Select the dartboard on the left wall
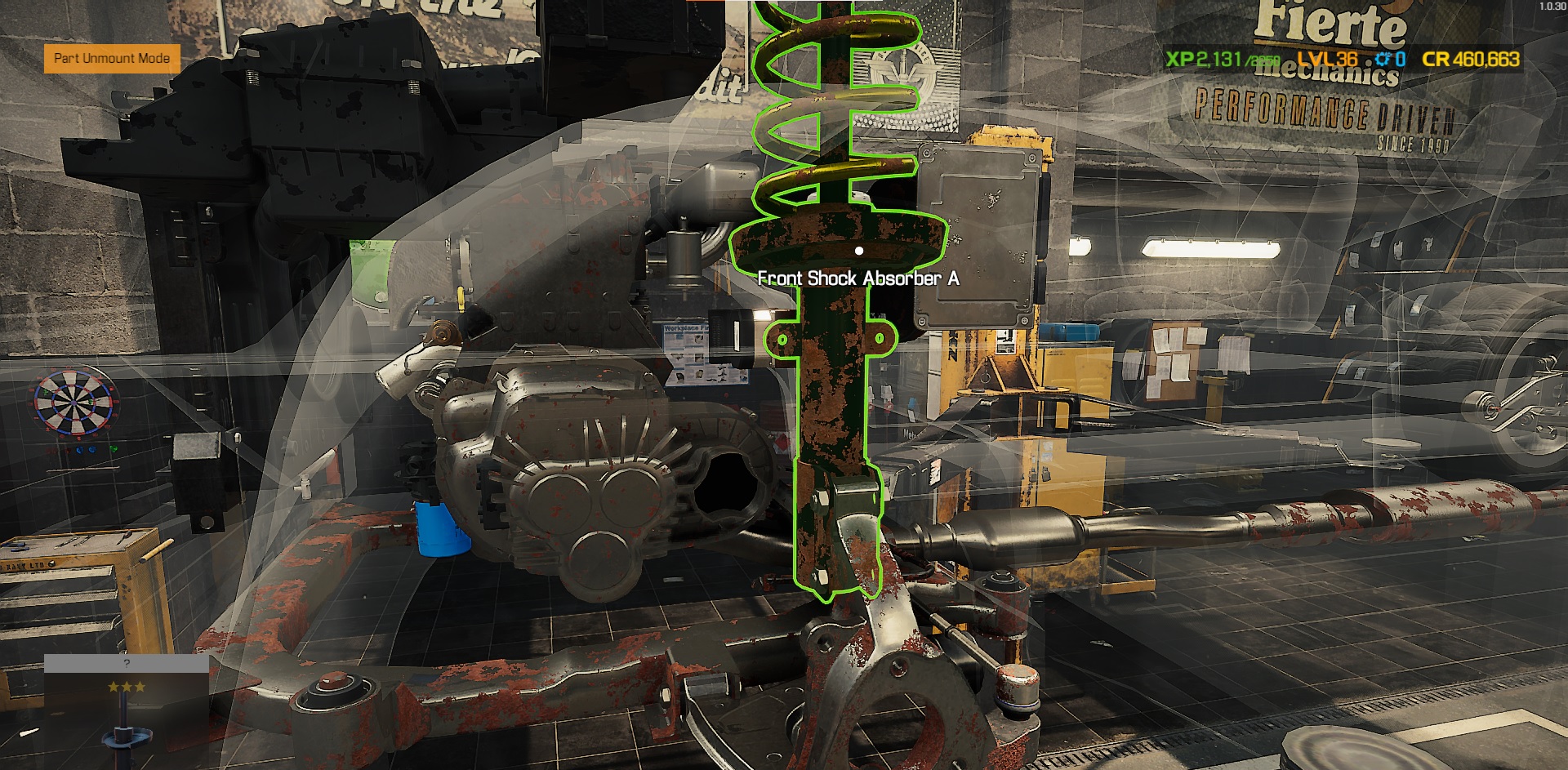 pyautogui.click(x=73, y=402)
